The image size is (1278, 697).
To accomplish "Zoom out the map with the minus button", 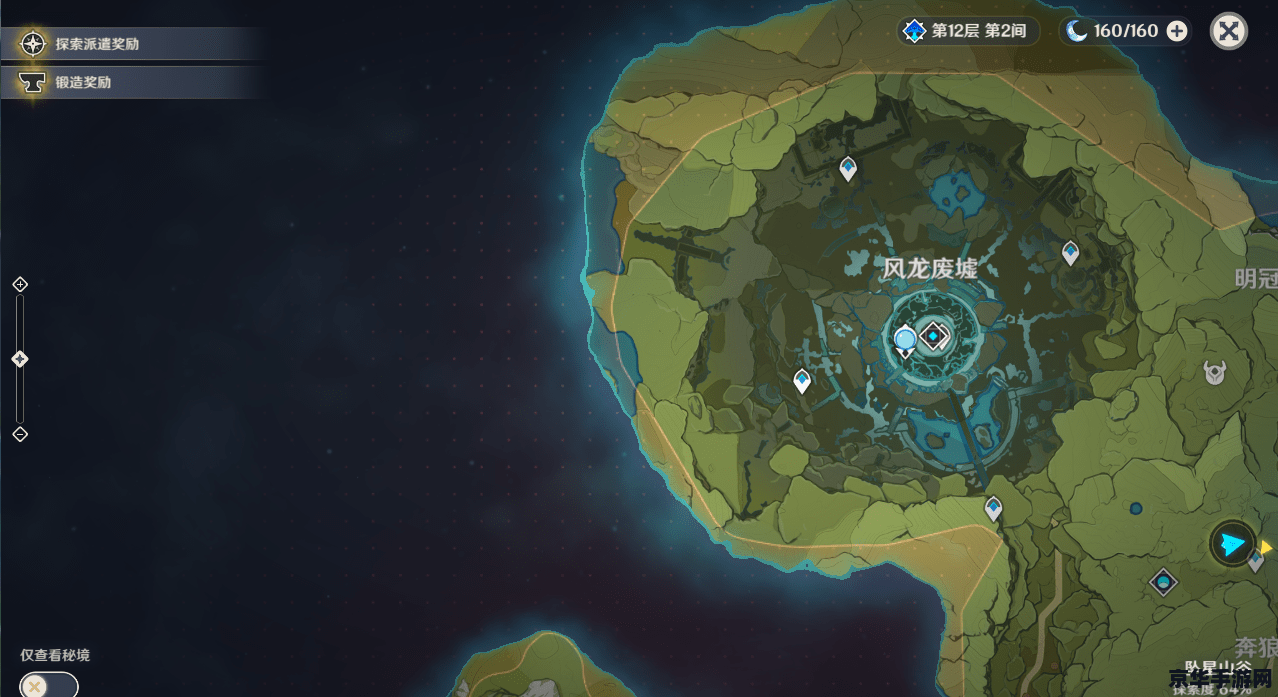I will click(20, 434).
